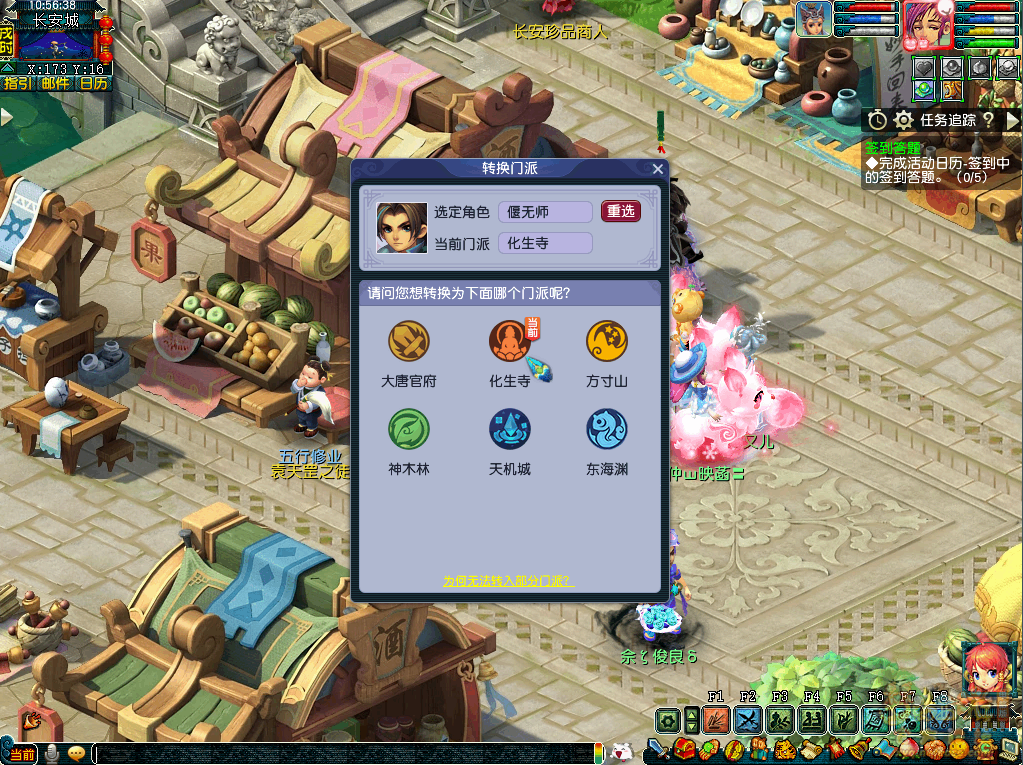Click the sword icon in the bottom bar

[x=658, y=748]
